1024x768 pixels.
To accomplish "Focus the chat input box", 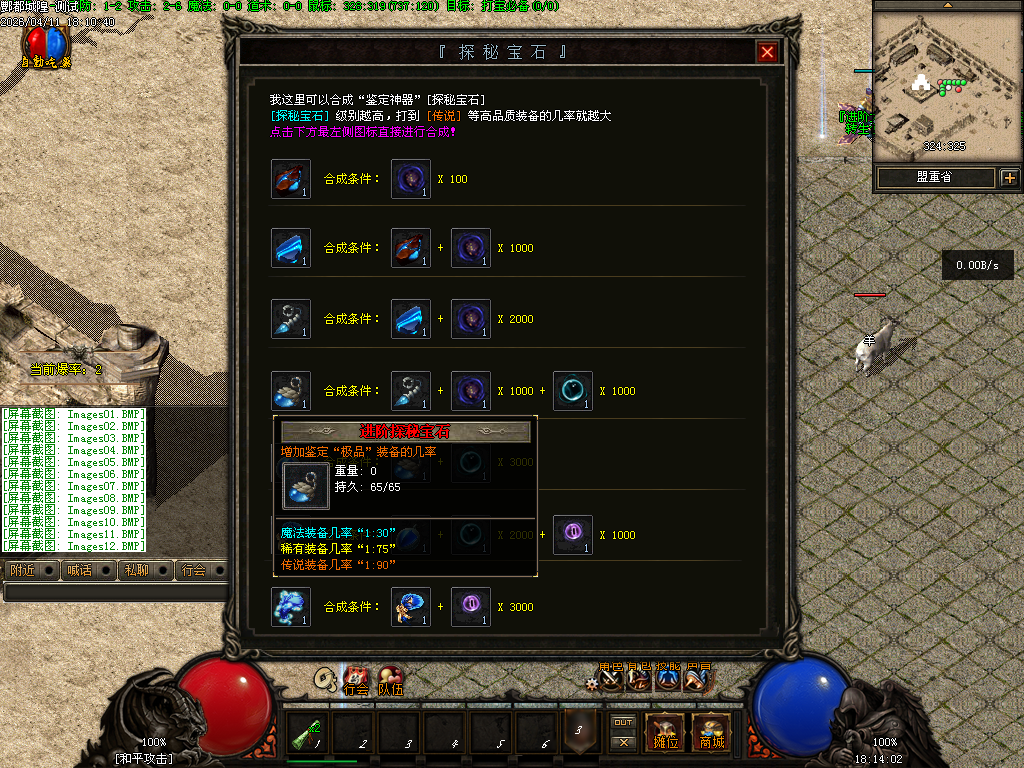I will pyautogui.click(x=115, y=592).
